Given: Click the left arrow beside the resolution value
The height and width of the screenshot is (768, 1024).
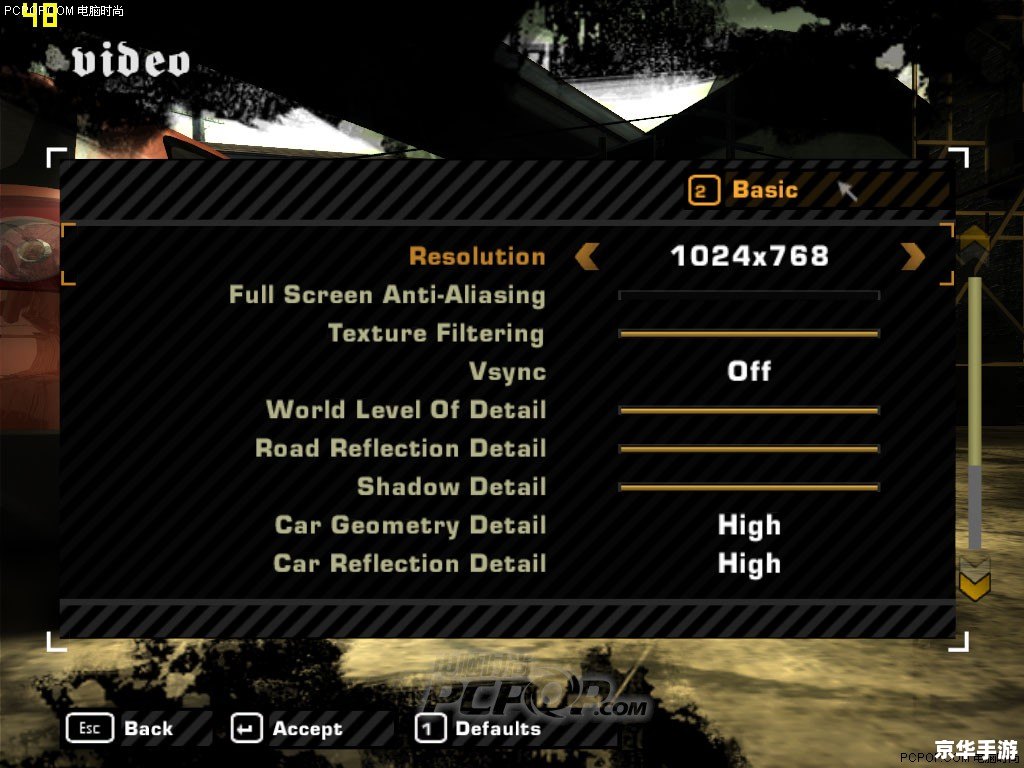Looking at the screenshot, I should 587,256.
